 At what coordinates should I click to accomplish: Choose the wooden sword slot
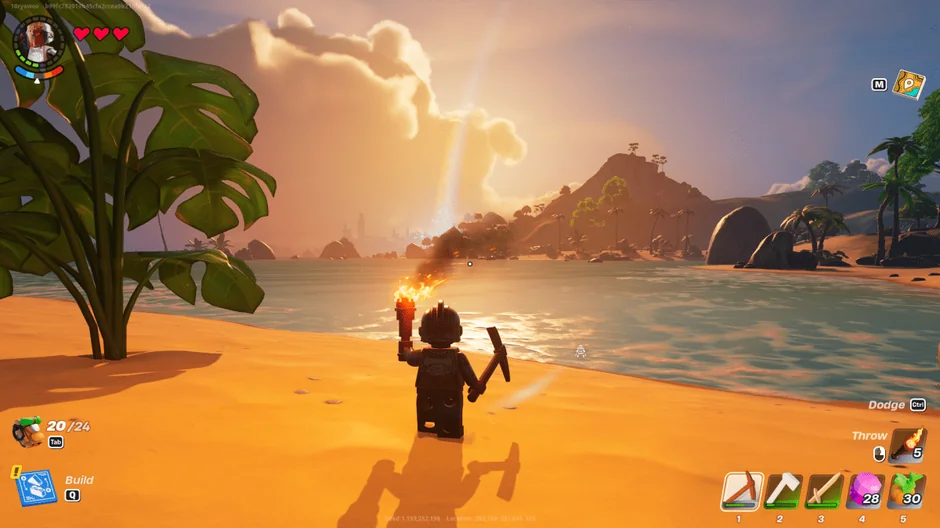(x=824, y=491)
